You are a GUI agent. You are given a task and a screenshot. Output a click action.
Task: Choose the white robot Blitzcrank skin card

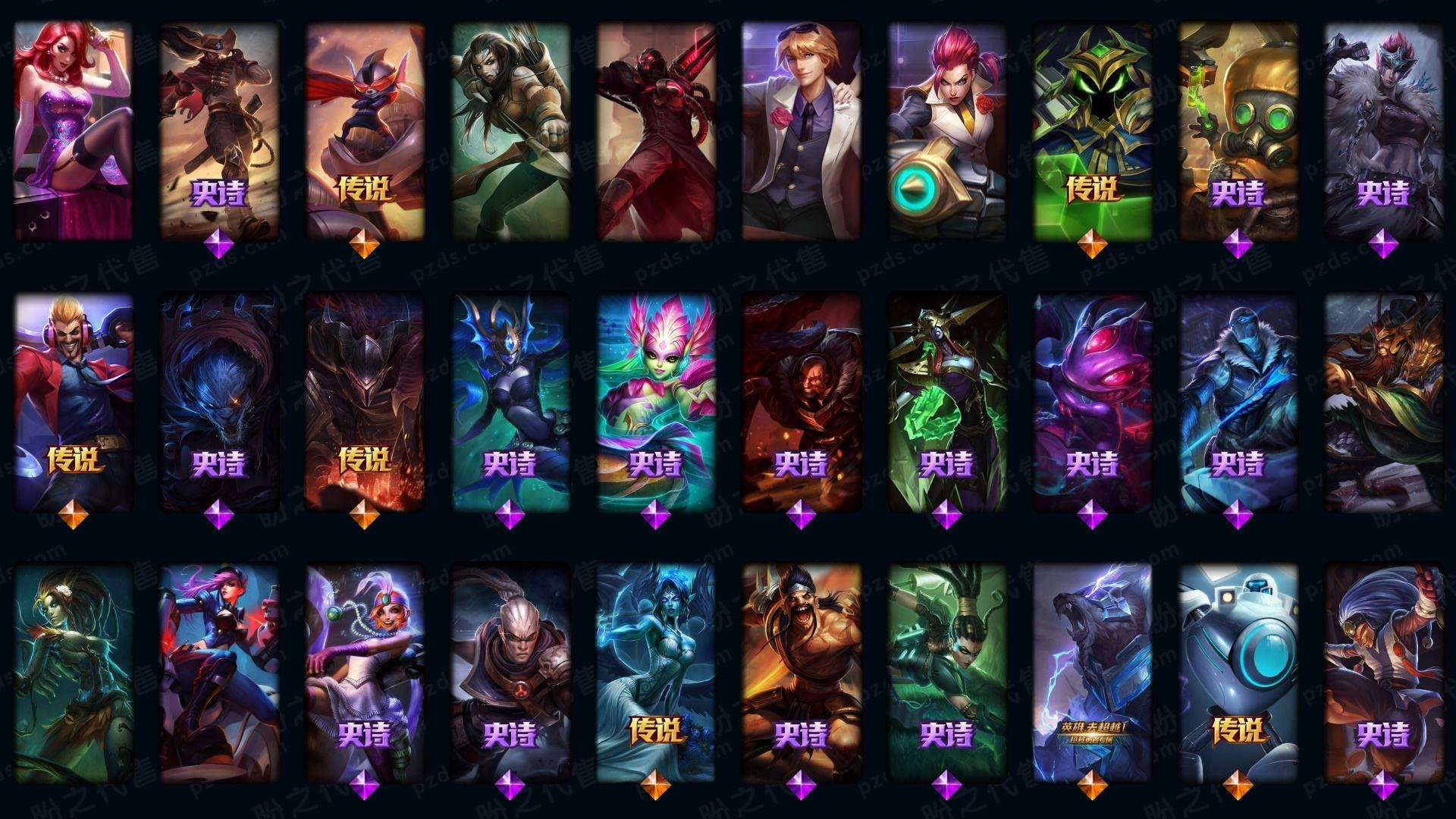click(1238, 673)
